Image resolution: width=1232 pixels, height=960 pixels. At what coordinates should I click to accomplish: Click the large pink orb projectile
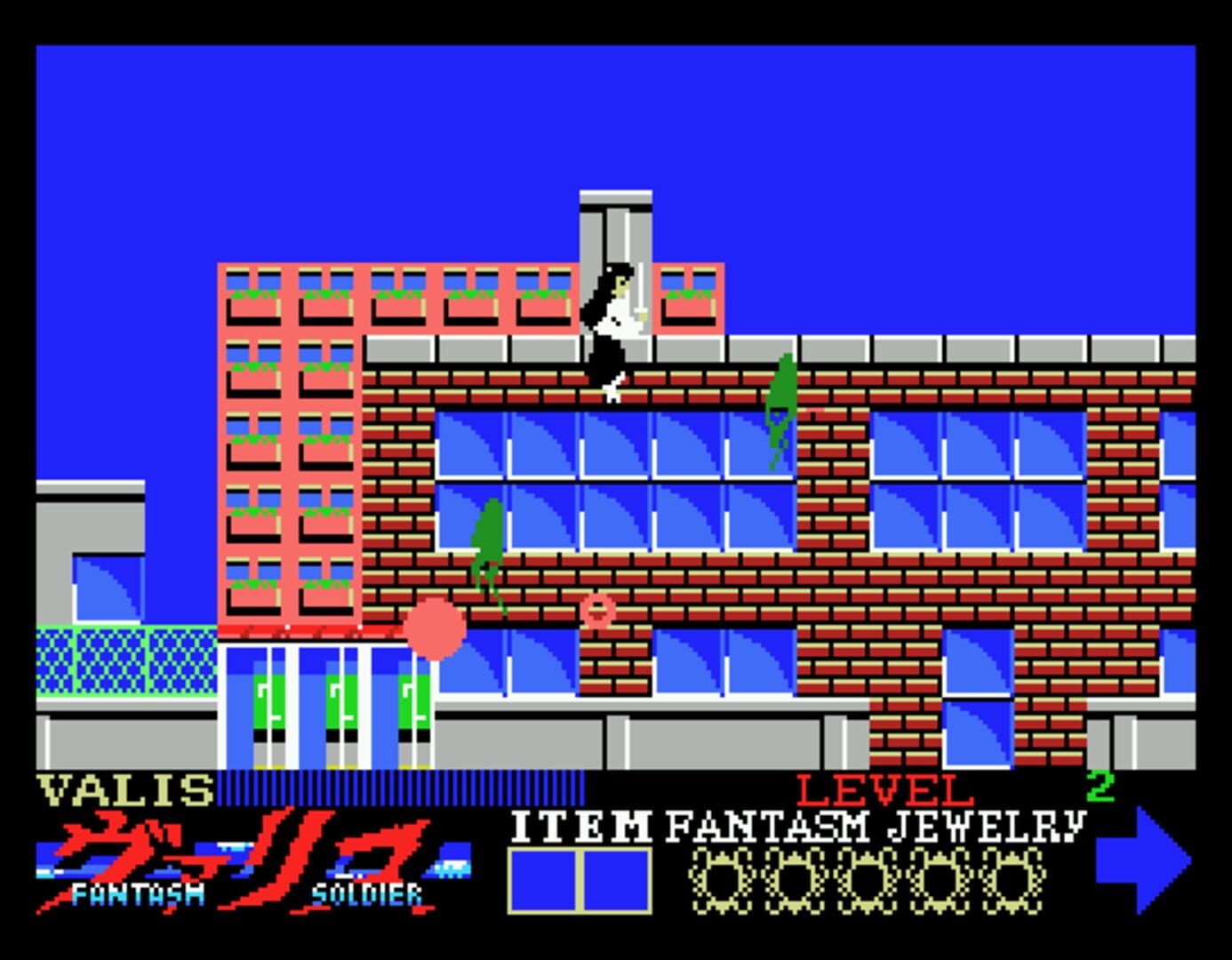(x=435, y=631)
